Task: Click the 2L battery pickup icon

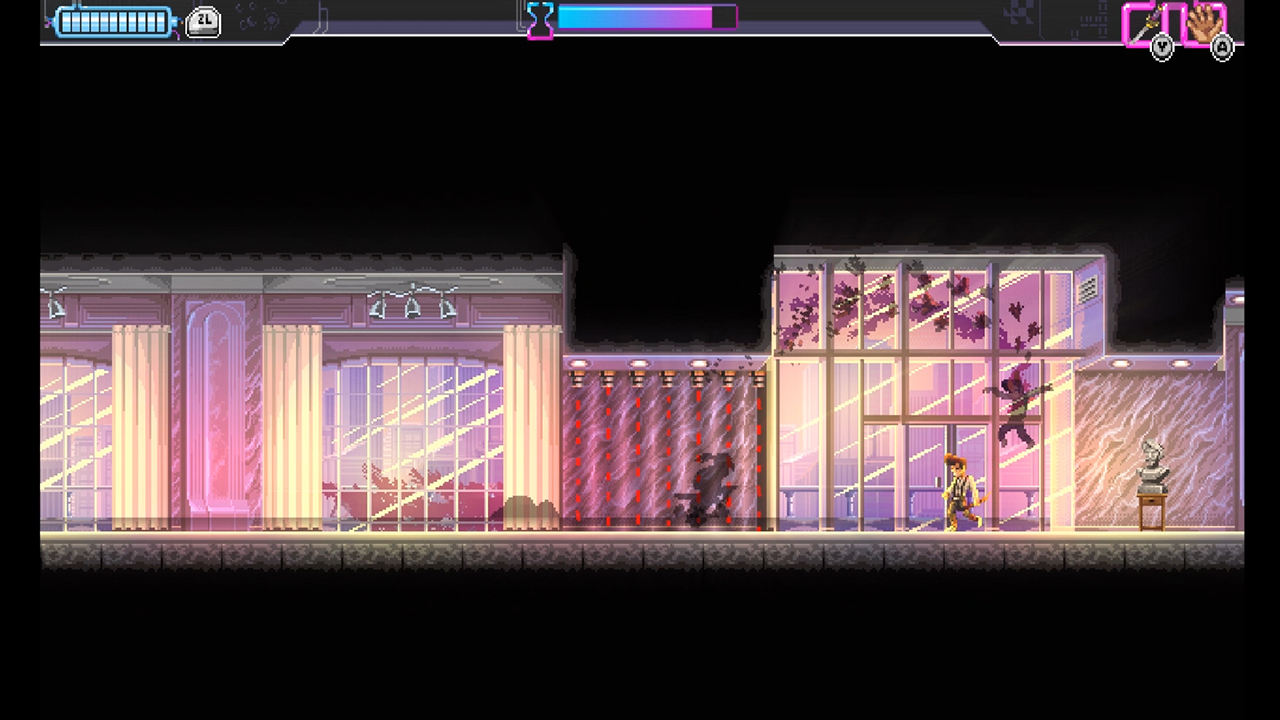Action: click(203, 20)
